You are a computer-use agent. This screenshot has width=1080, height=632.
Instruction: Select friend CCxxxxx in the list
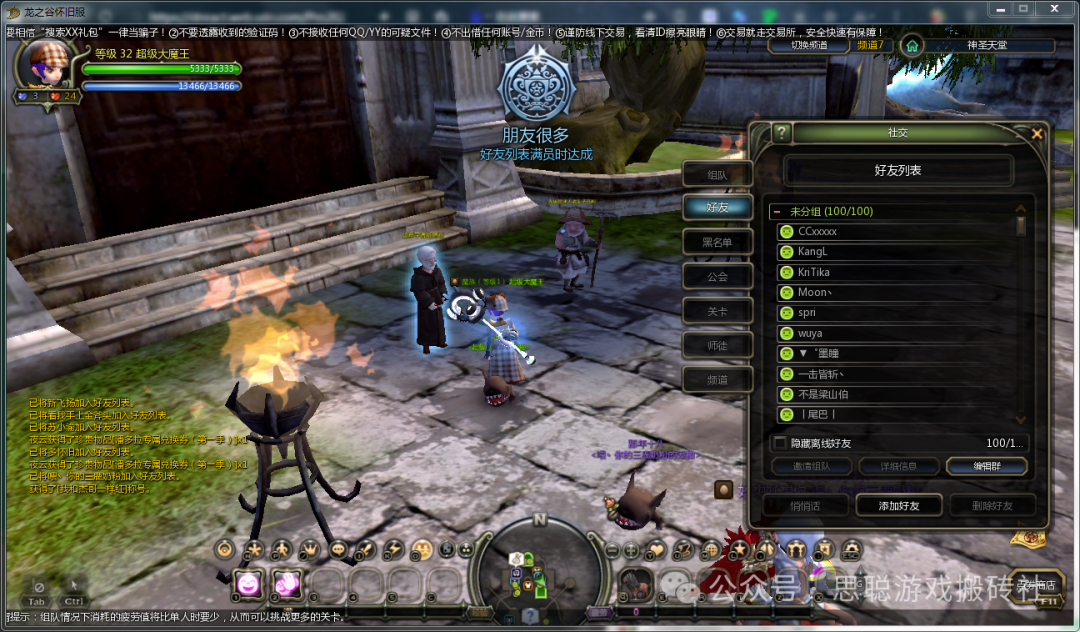click(x=818, y=231)
